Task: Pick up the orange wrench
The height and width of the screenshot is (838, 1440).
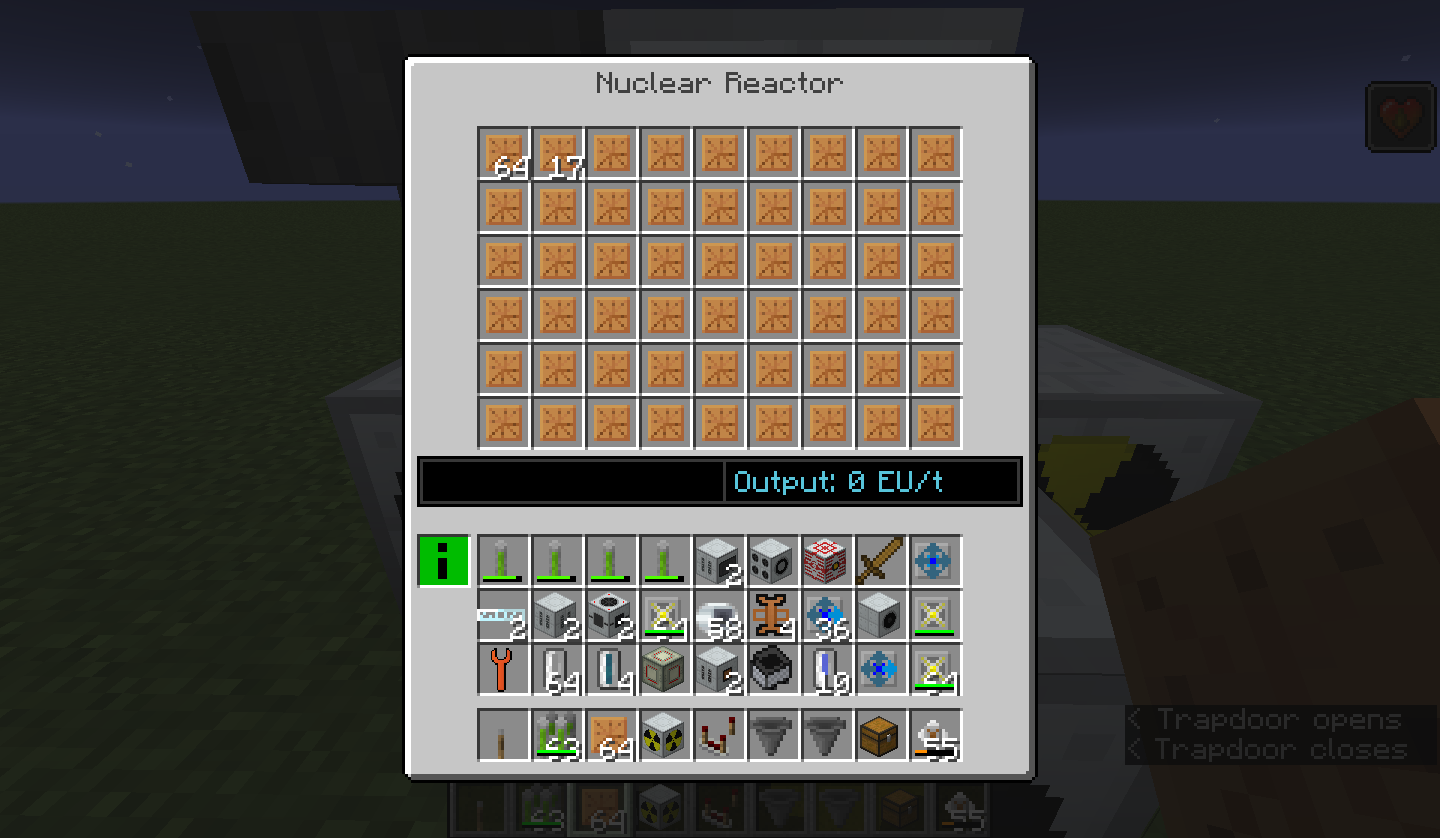Action: 503,668
